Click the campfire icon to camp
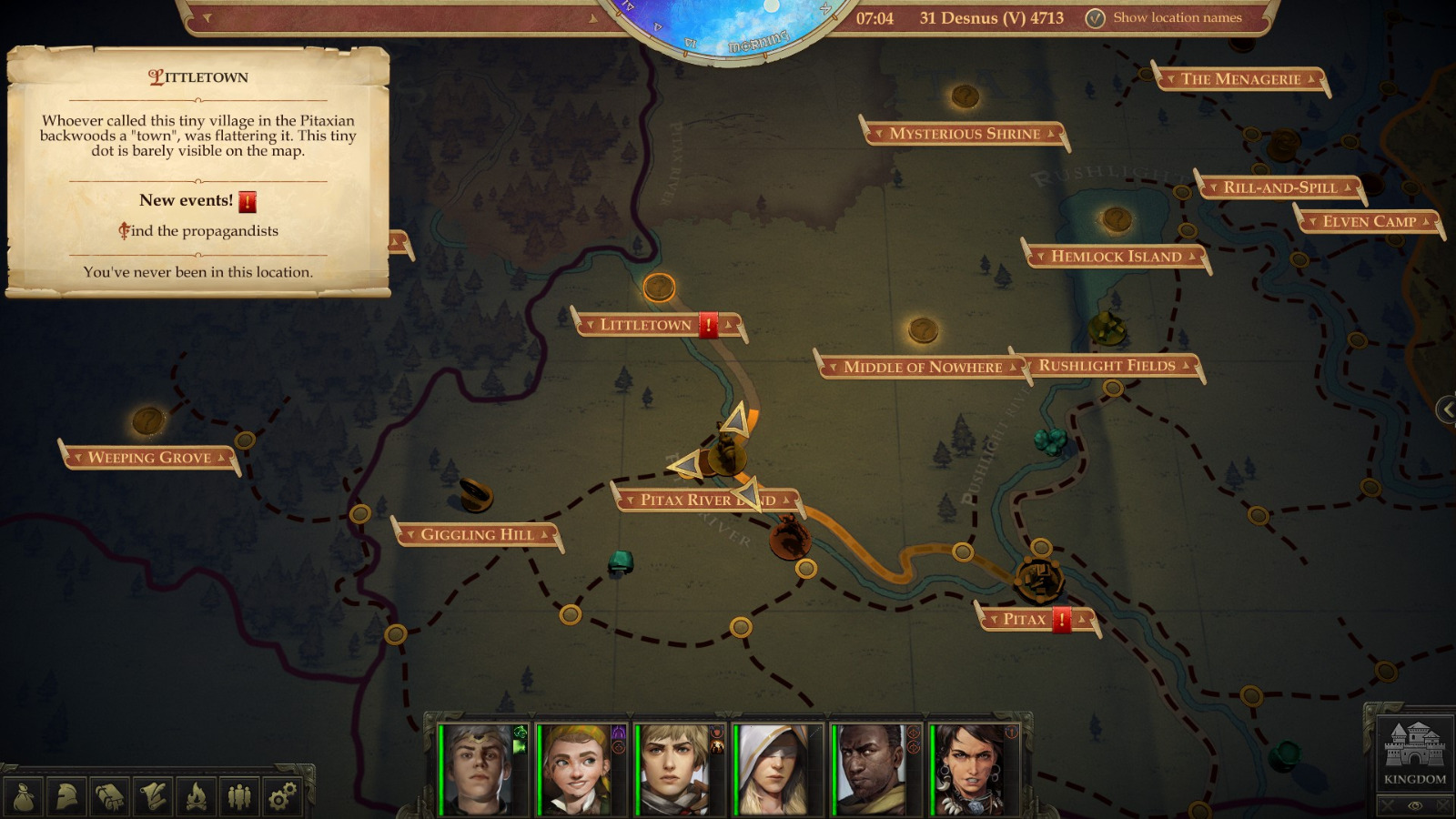This screenshot has width=1456, height=819. pos(194,796)
